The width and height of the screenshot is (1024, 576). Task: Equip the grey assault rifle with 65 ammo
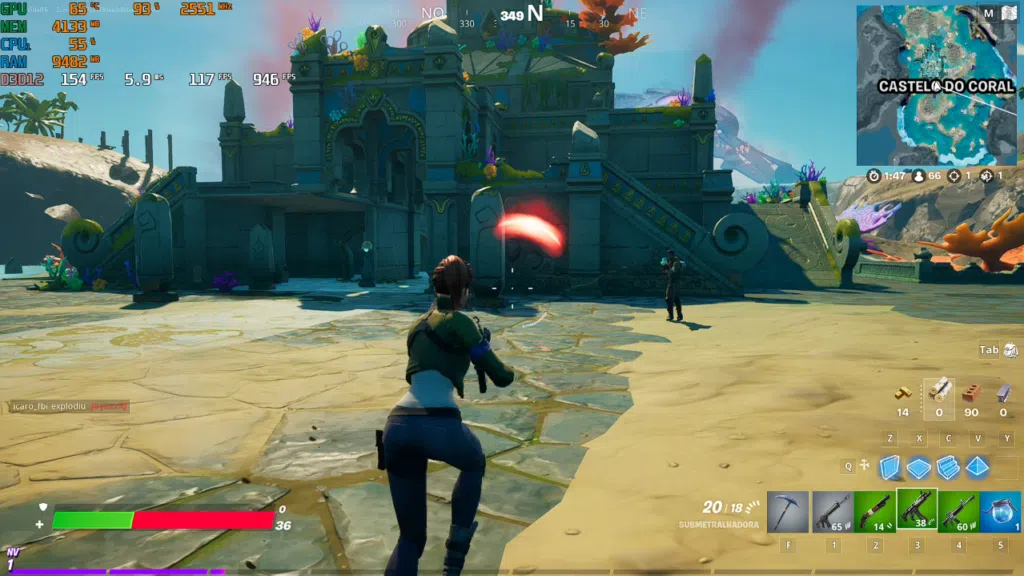coord(831,511)
